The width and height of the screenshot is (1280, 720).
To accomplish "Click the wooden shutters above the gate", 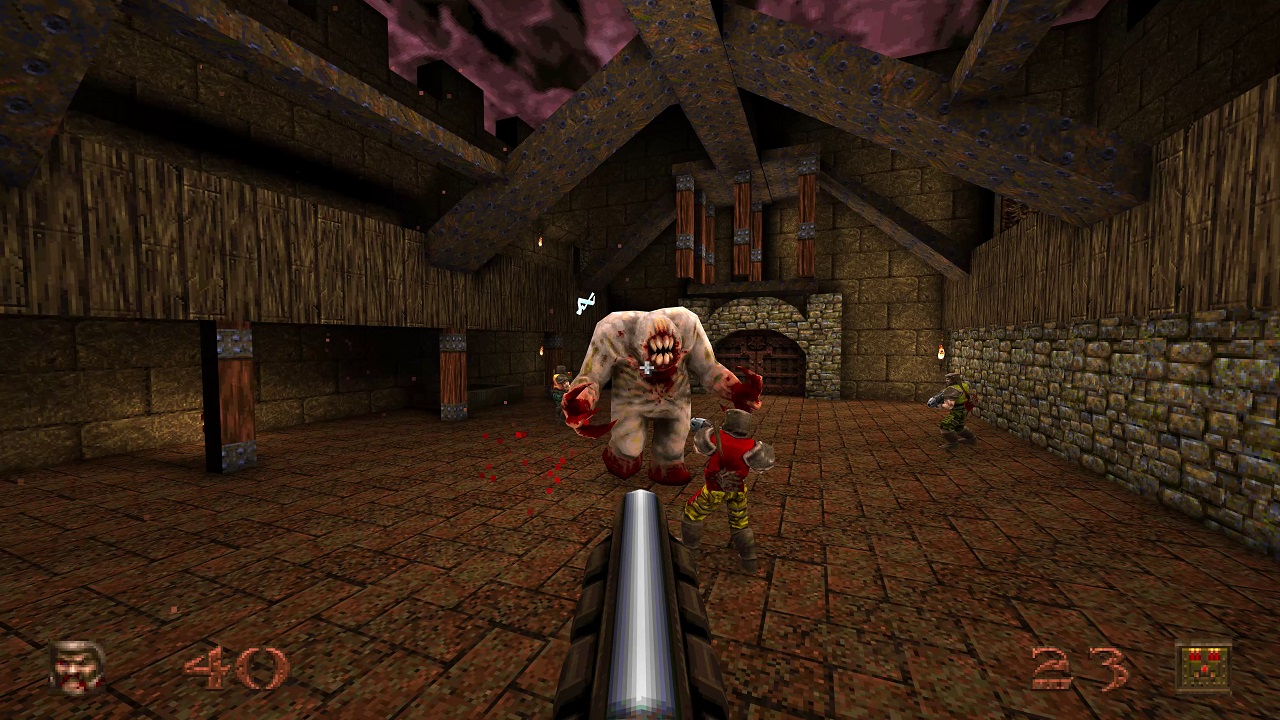I will [740, 220].
